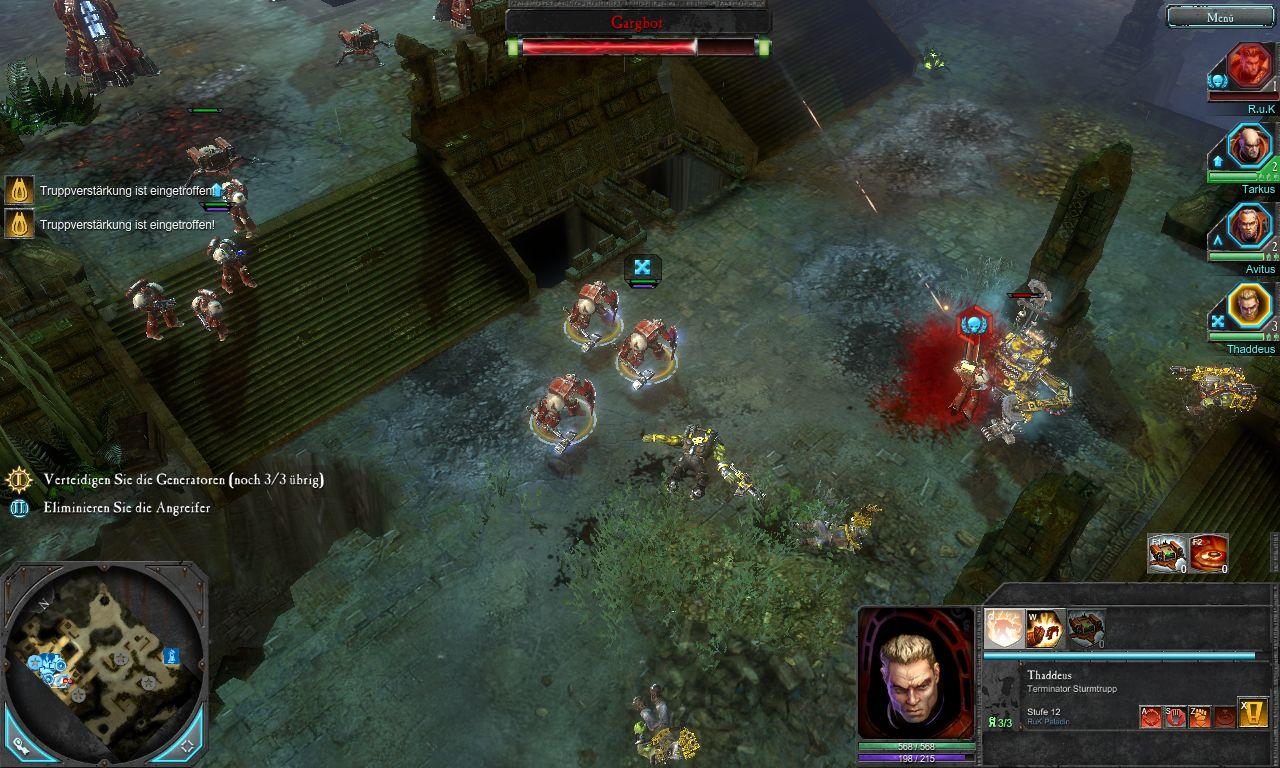Use the supply crate item in ability bar

(x=1086, y=629)
